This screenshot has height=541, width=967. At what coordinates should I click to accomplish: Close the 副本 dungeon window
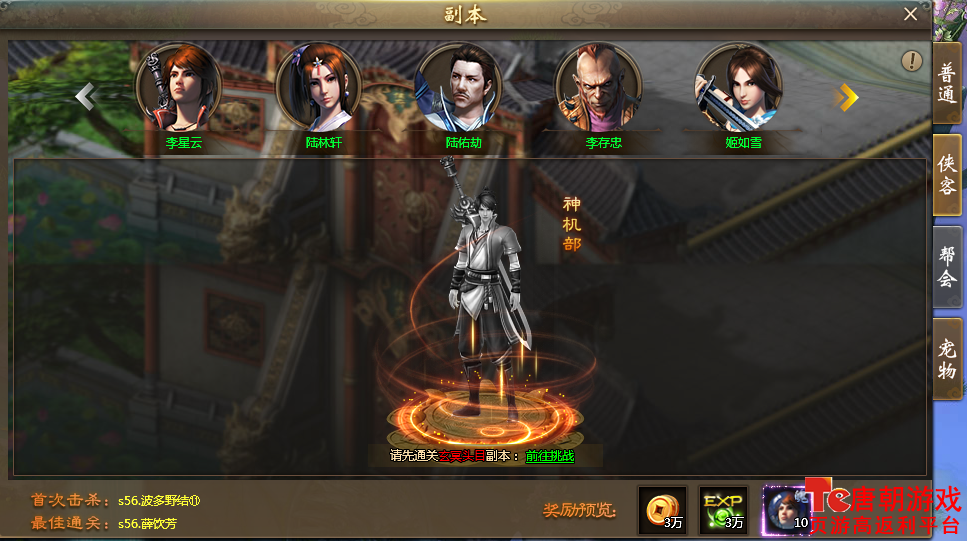(x=910, y=14)
